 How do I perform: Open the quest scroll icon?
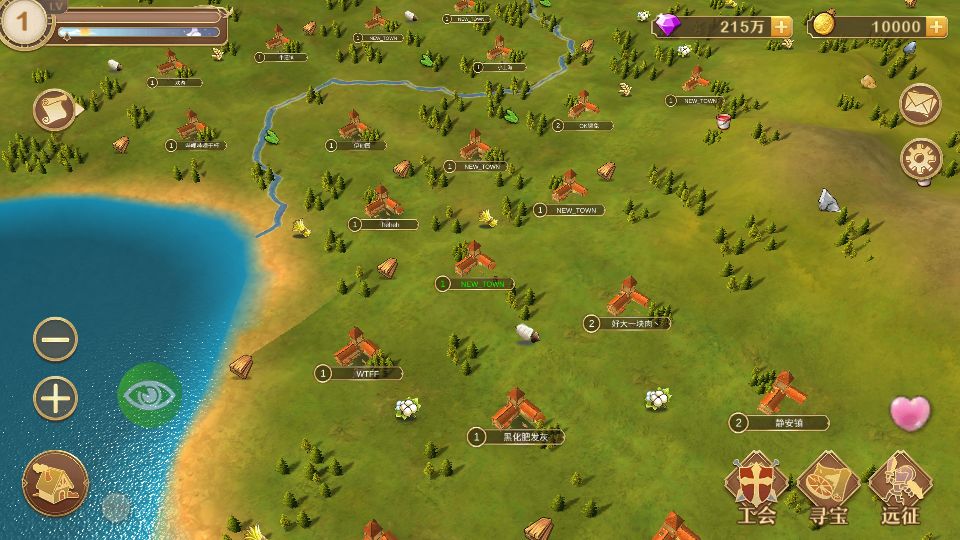pyautogui.click(x=55, y=109)
